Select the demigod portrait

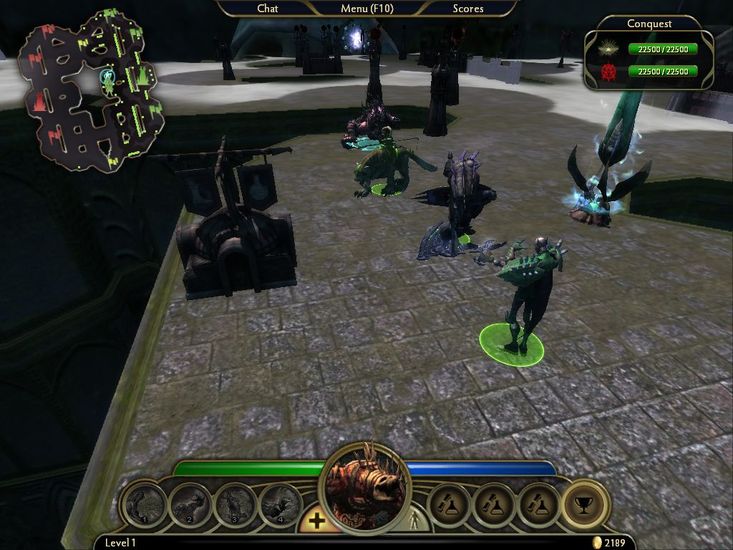(364, 488)
